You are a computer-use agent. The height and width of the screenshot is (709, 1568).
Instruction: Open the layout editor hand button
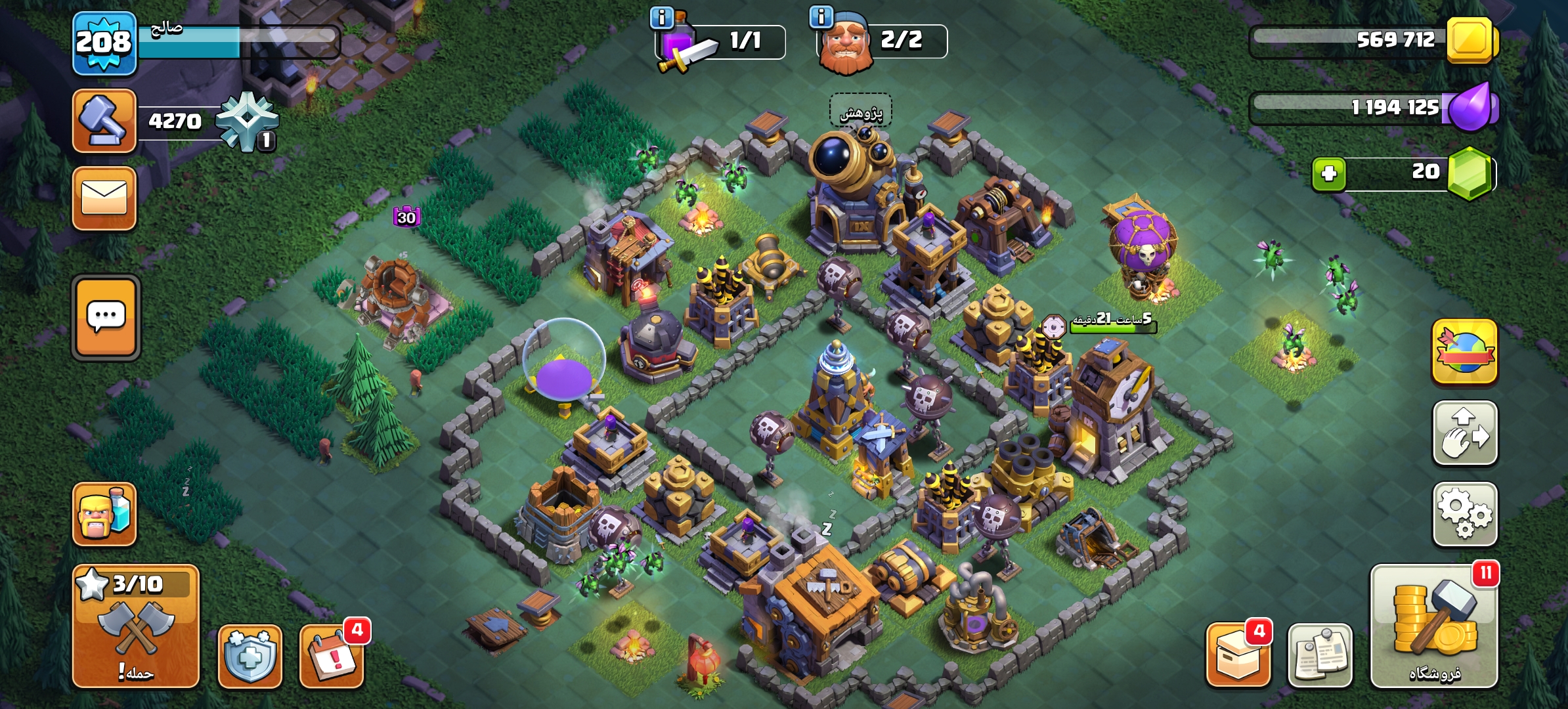1465,433
